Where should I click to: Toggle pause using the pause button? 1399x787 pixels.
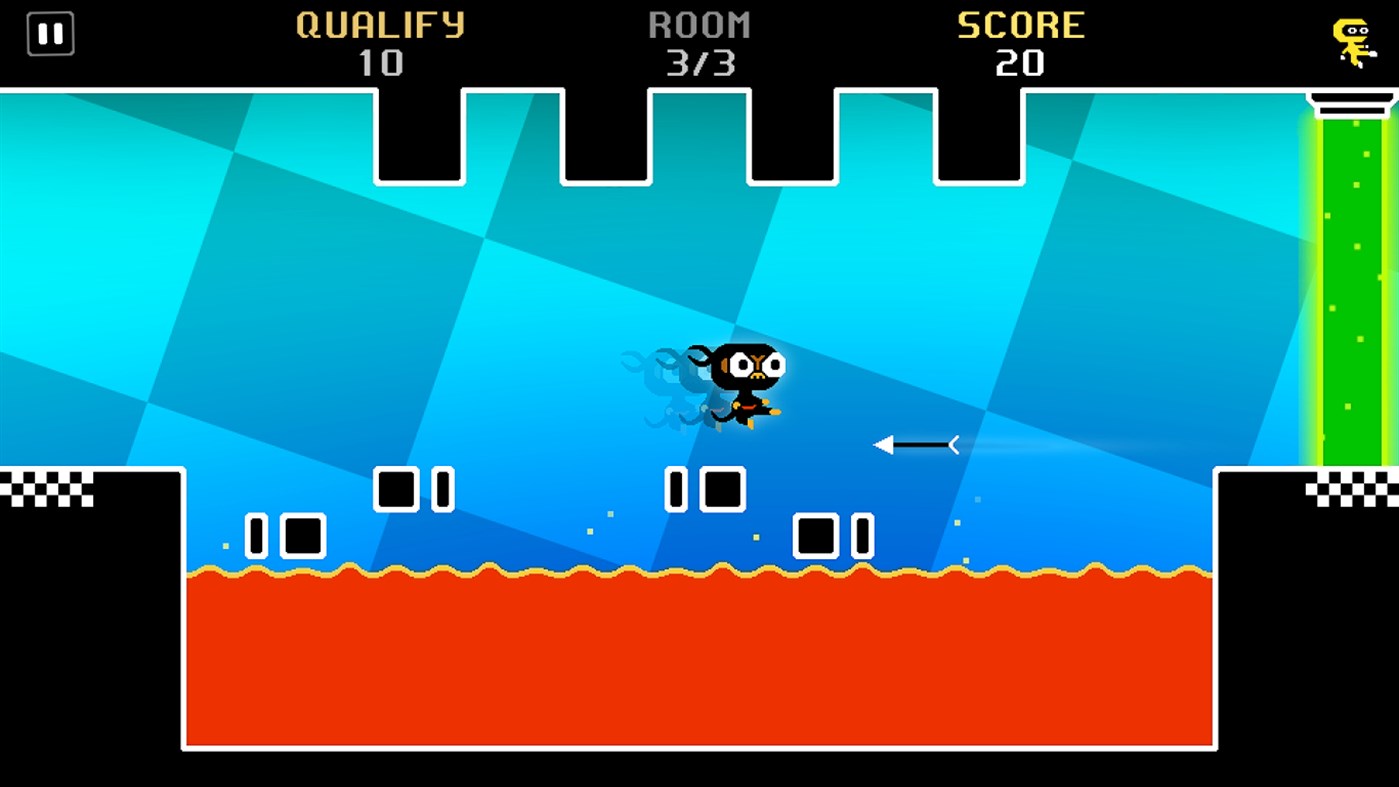click(50, 33)
